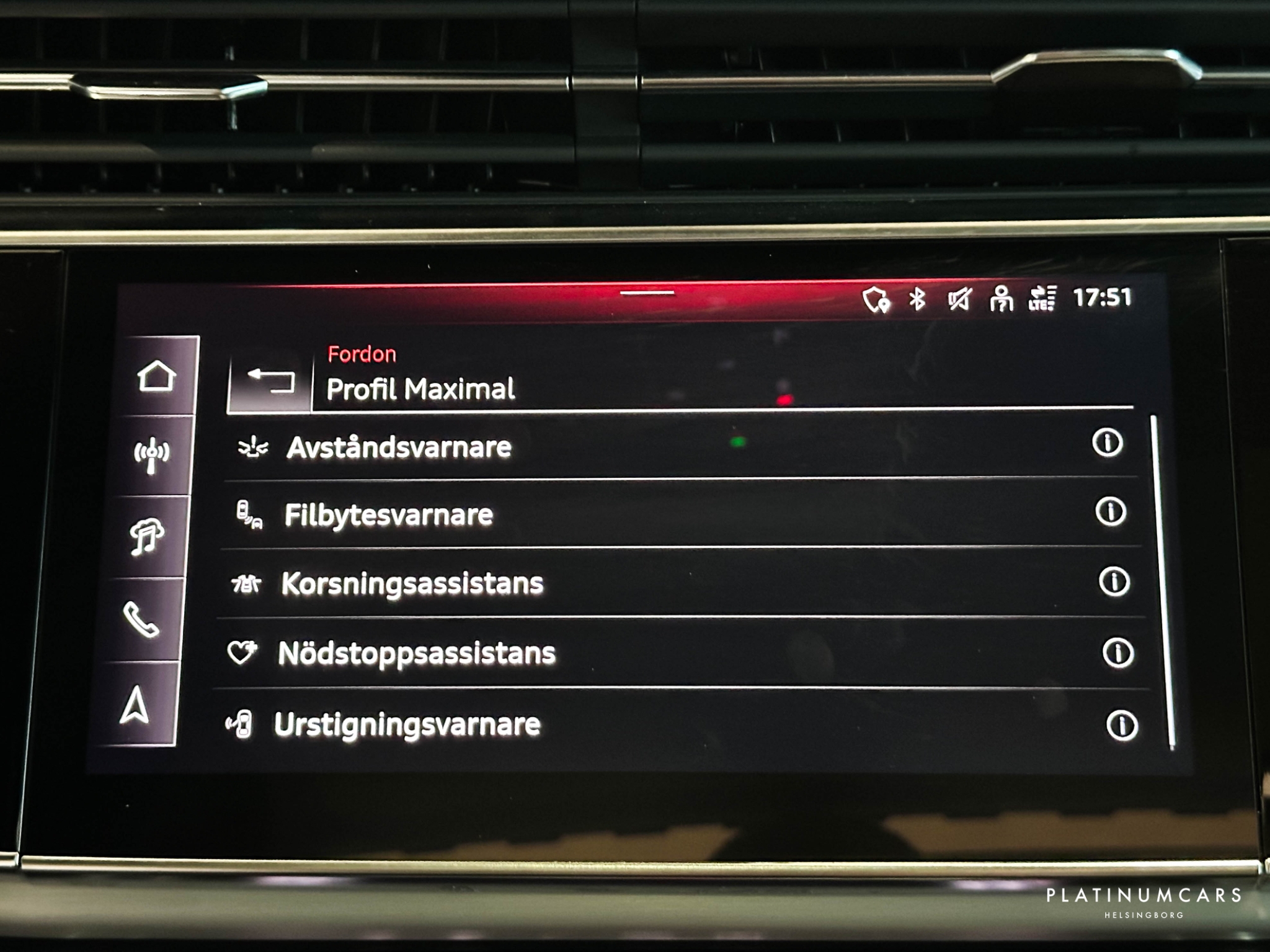Show info for Urstigningsvarnare
This screenshot has height=952, width=1270.
(1121, 725)
